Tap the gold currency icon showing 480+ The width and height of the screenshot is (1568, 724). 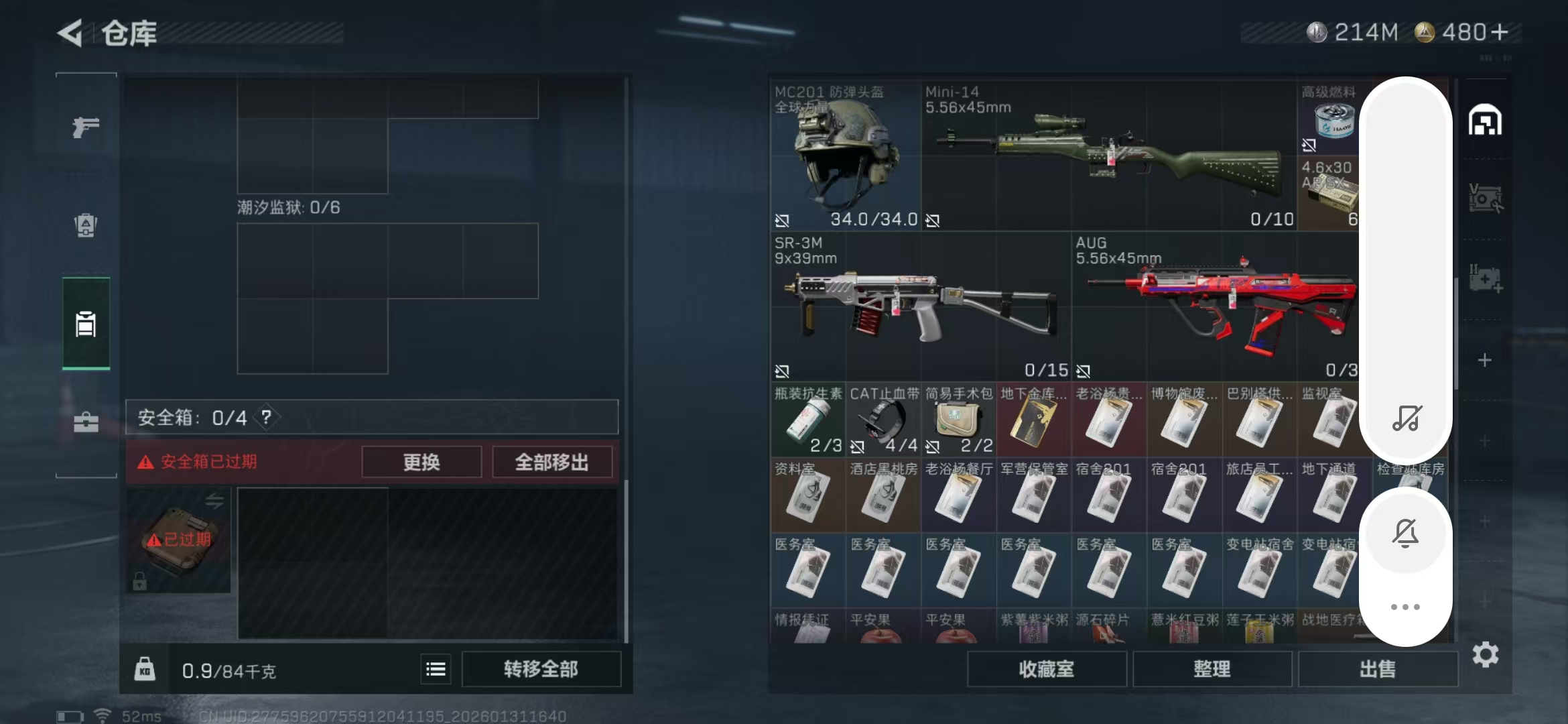(x=1424, y=32)
